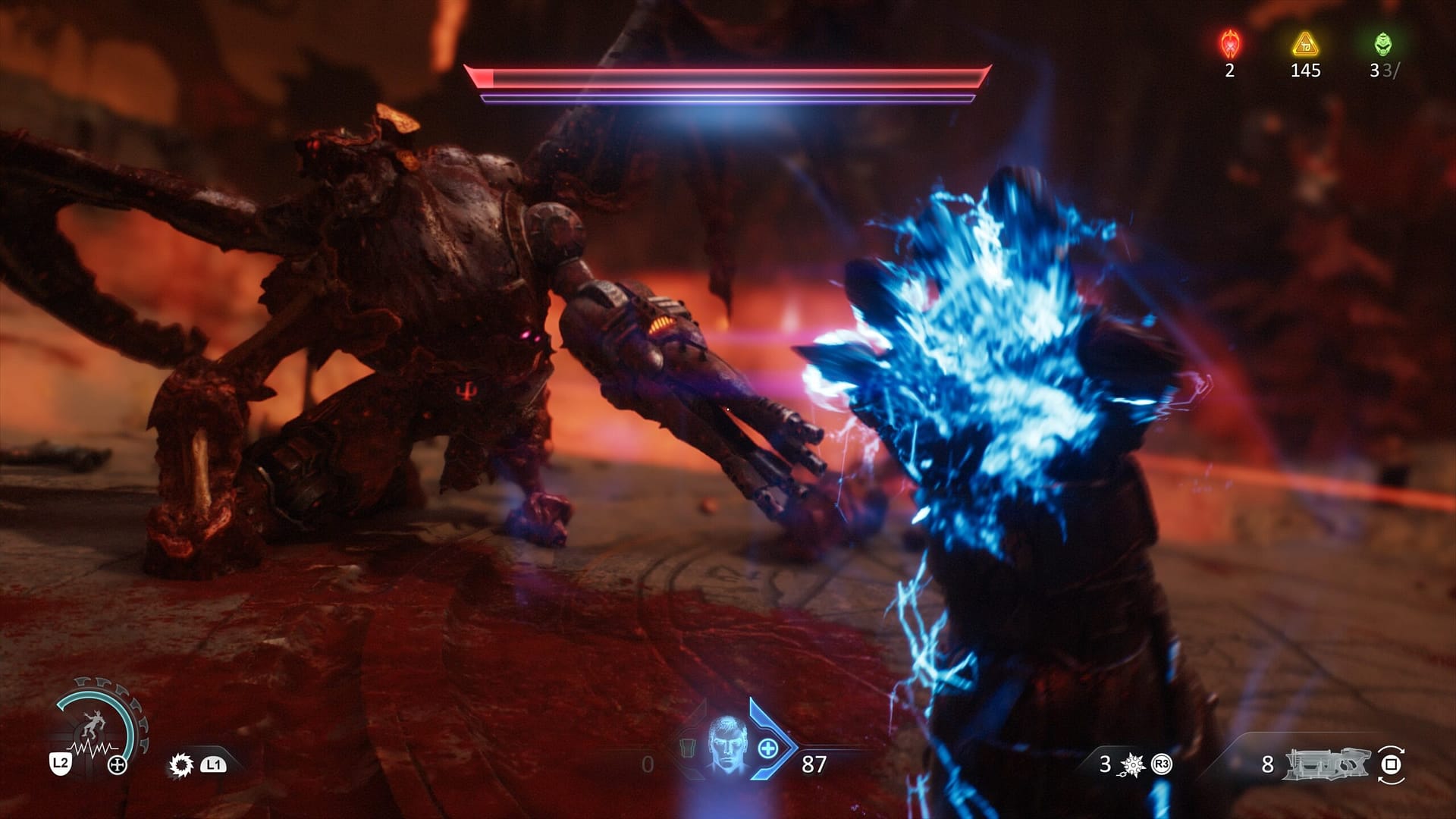
Task: Select the yellow triangle currency icon showing 145
Action: 1305,43
